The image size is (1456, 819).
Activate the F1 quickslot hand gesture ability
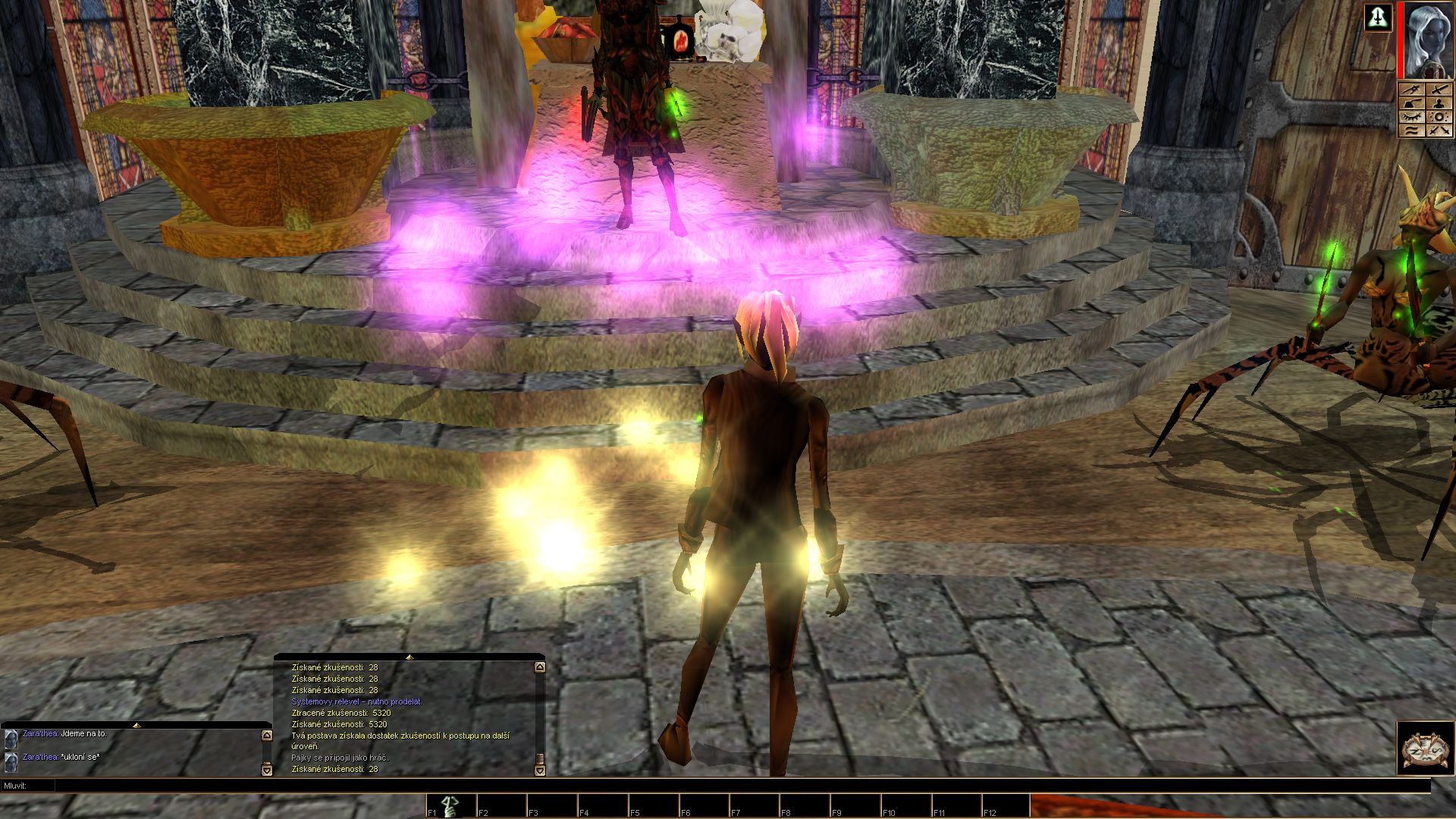pos(450,806)
